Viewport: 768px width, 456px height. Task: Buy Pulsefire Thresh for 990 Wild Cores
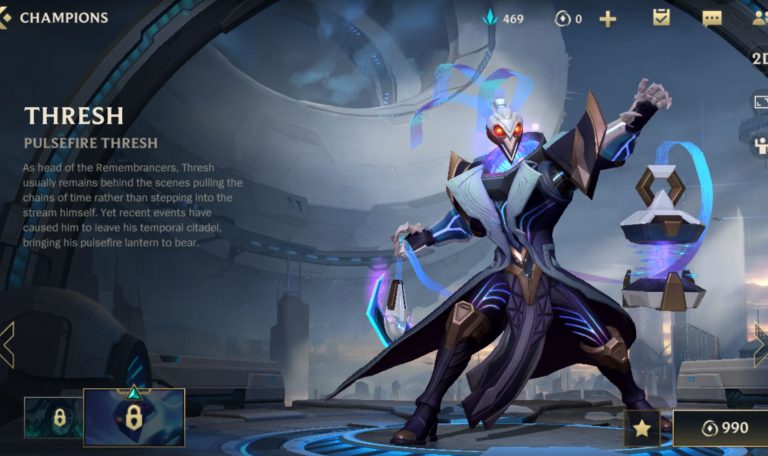click(720, 428)
